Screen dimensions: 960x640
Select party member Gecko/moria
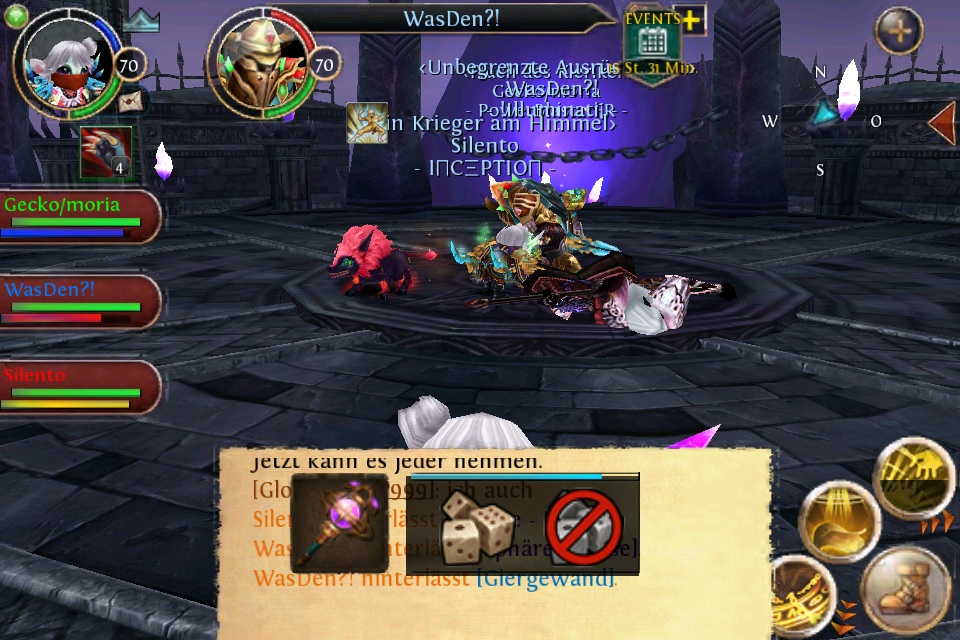[78, 216]
